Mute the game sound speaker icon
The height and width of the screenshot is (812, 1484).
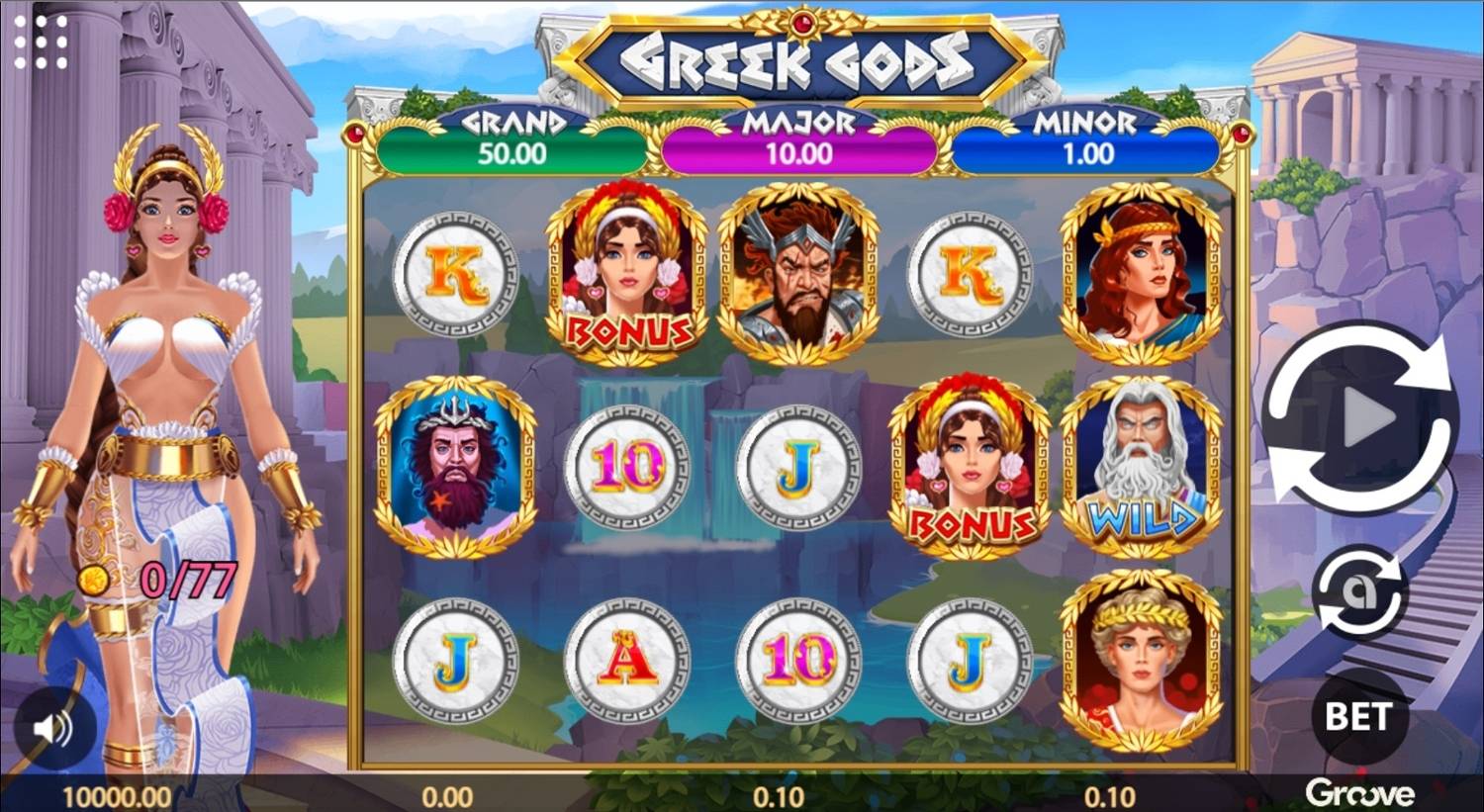coord(52,729)
